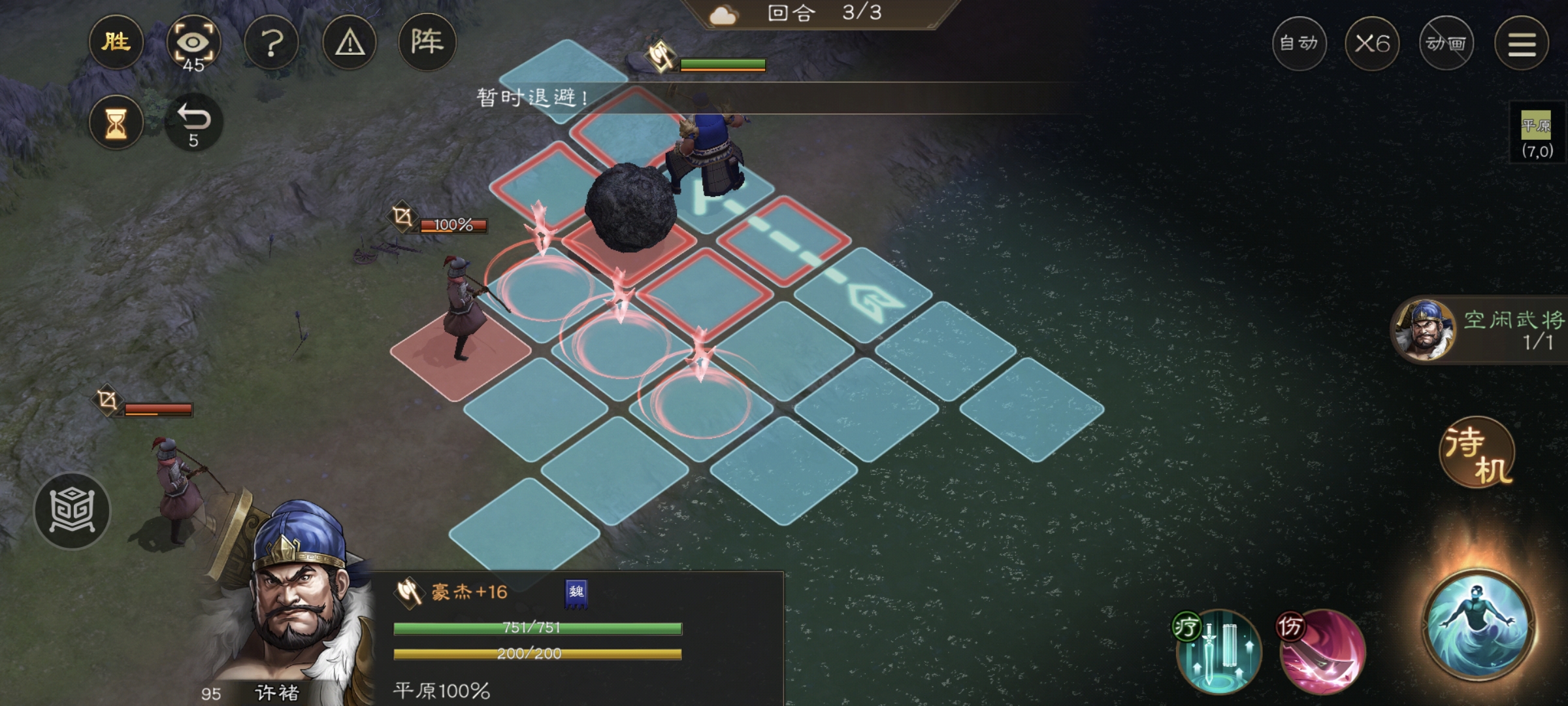Choose 待机 standby for the unit
Viewport: 1568px width, 706px height.
1478,452
